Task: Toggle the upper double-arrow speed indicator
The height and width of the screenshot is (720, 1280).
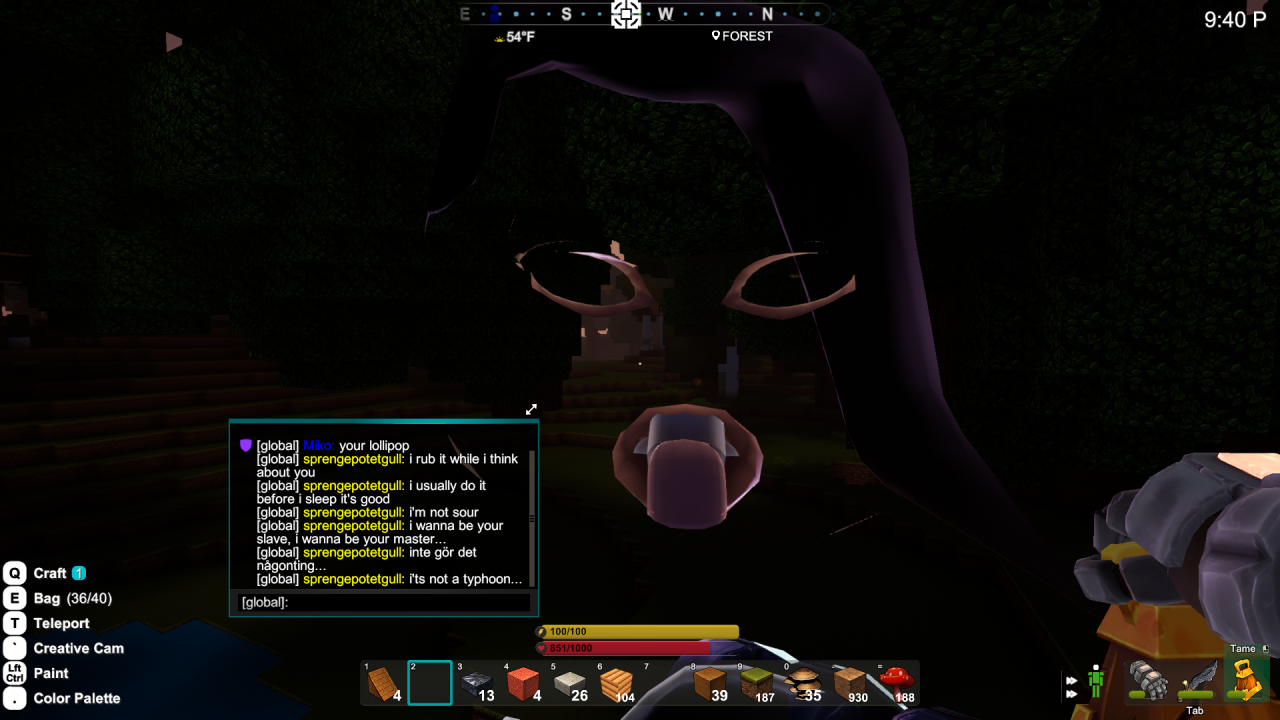Action: pyautogui.click(x=1071, y=680)
